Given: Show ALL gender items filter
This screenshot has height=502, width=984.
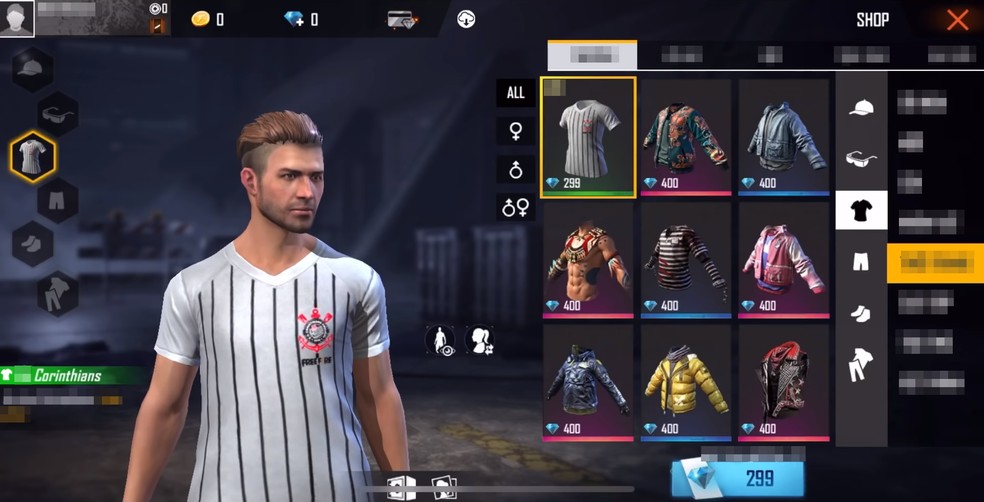Looking at the screenshot, I should pyautogui.click(x=515, y=93).
